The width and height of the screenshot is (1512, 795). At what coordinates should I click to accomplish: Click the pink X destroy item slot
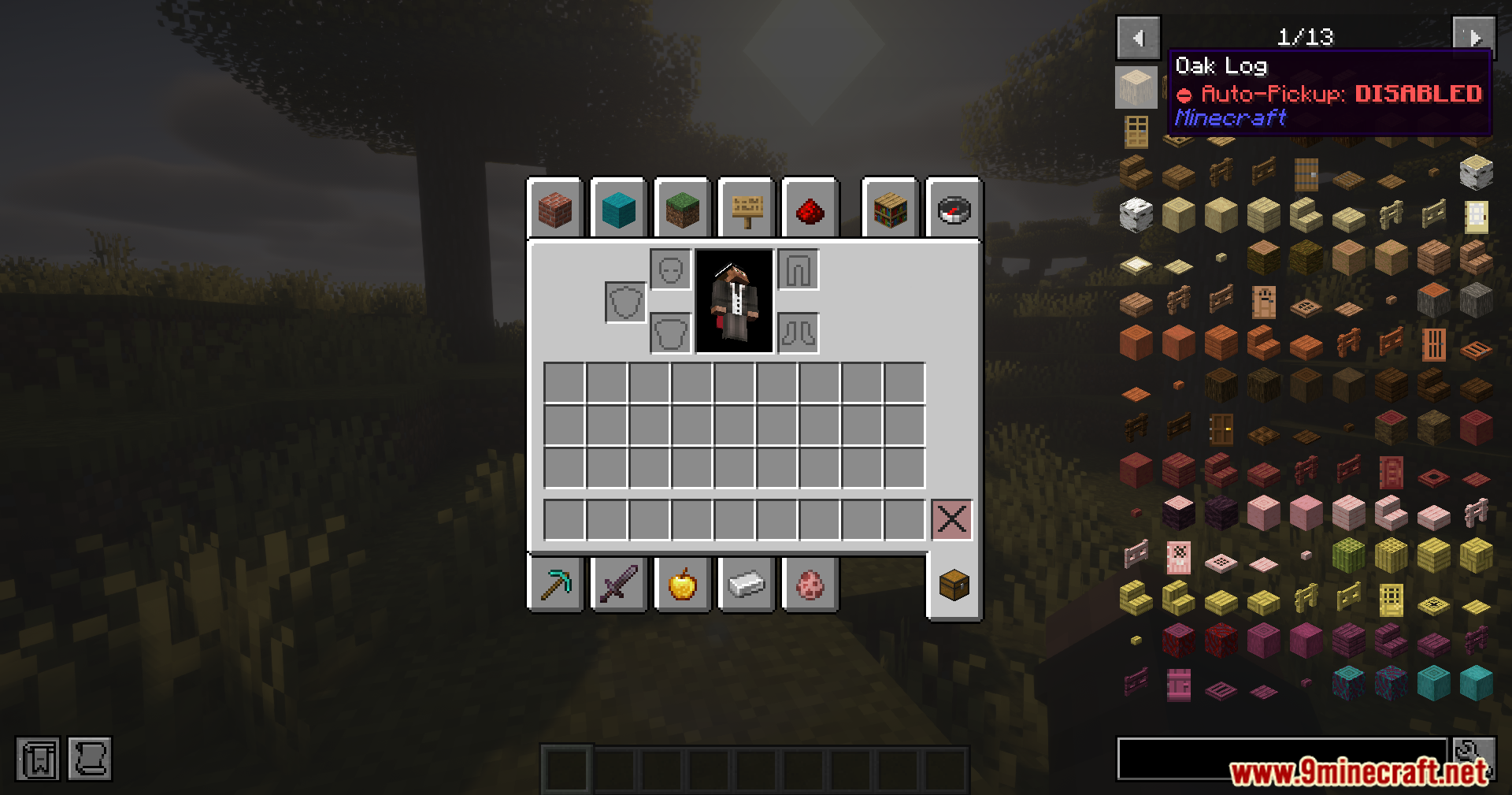click(952, 518)
